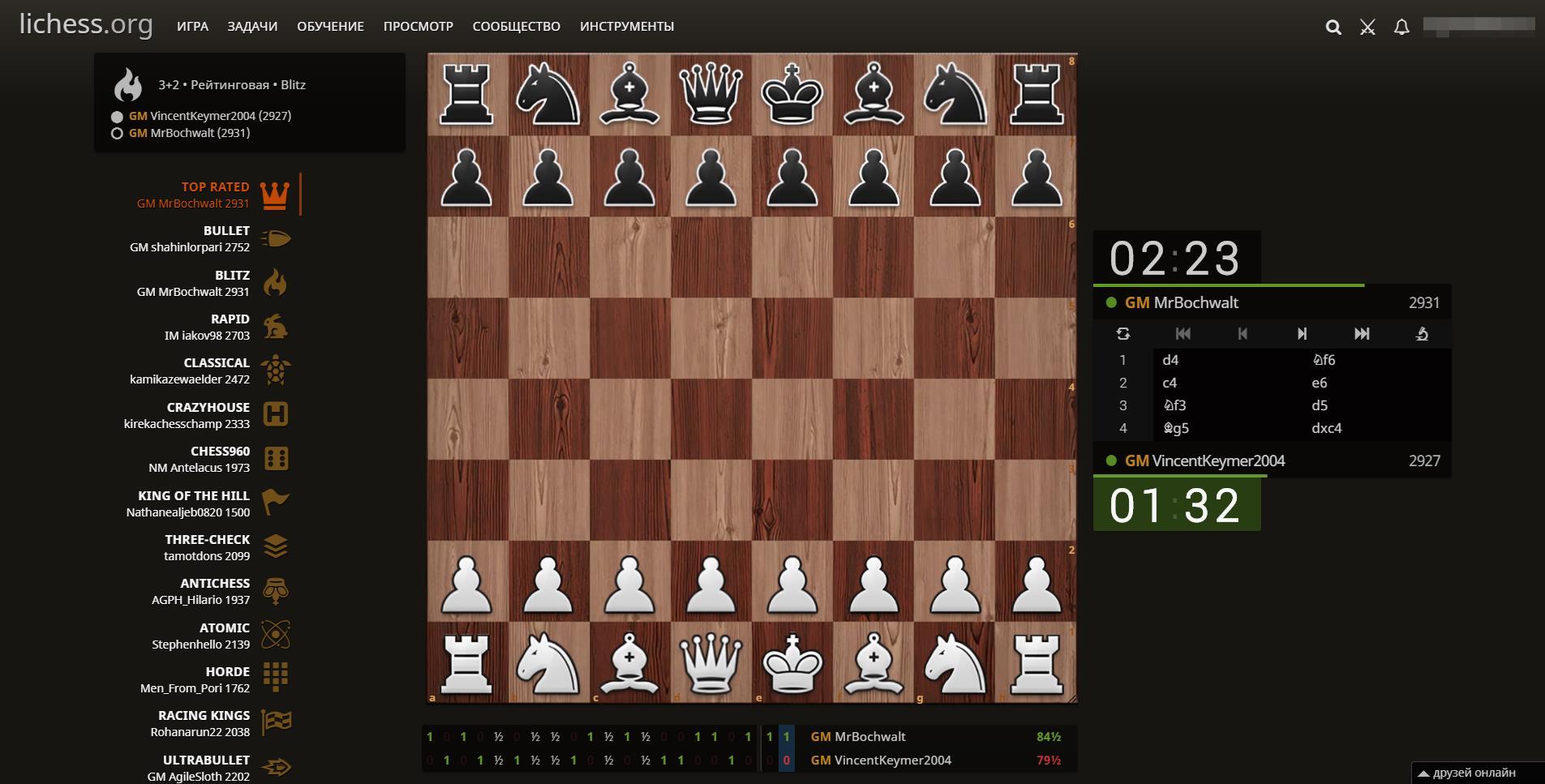Jump to the first move
Viewport: 1545px width, 784px height.
(1183, 333)
